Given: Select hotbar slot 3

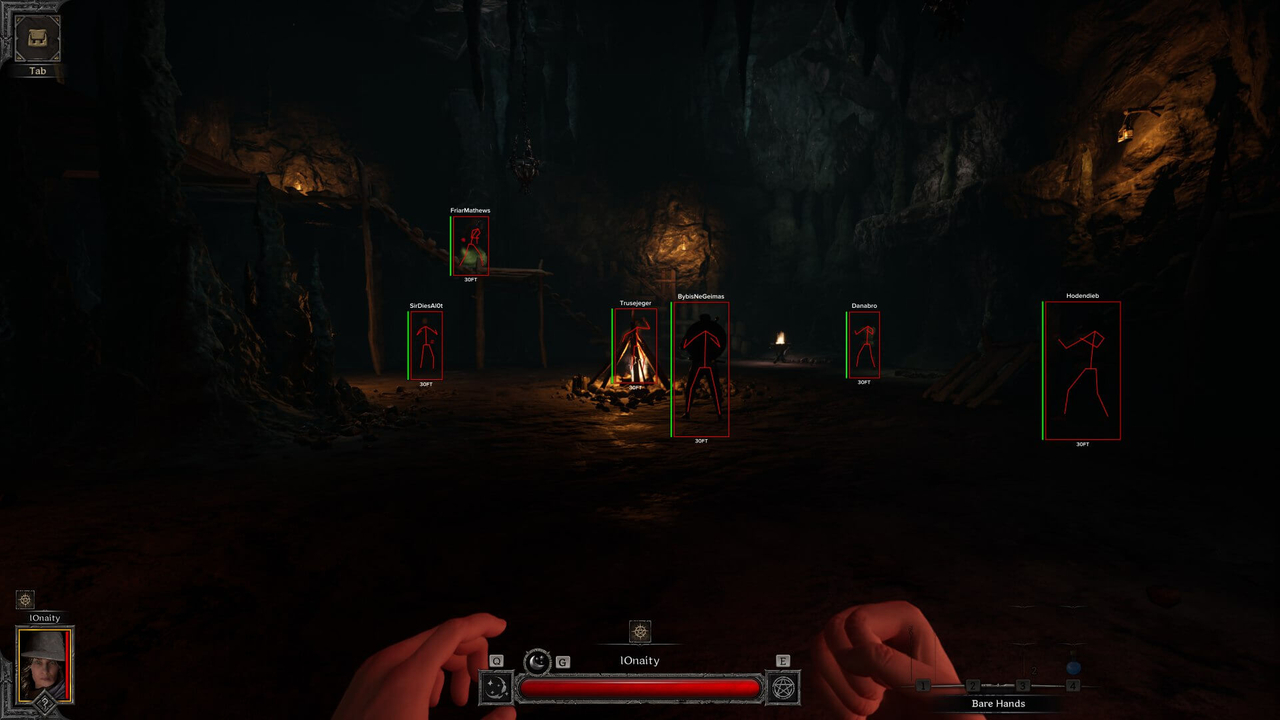Looking at the screenshot, I should [x=1023, y=685].
